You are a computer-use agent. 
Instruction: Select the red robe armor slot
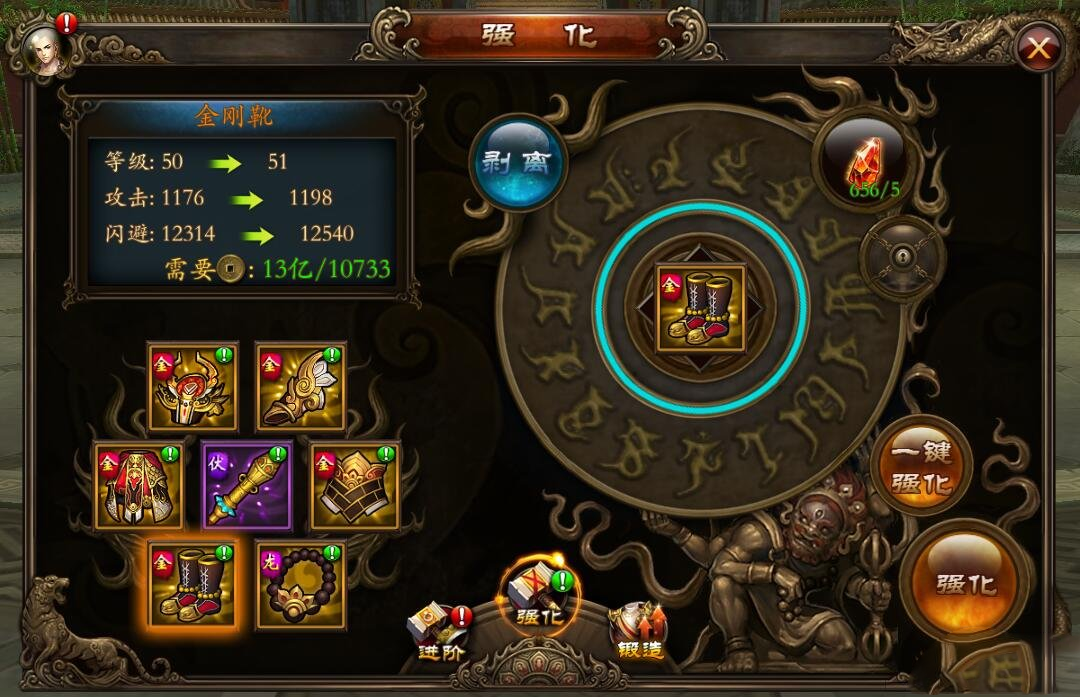pyautogui.click(x=139, y=486)
